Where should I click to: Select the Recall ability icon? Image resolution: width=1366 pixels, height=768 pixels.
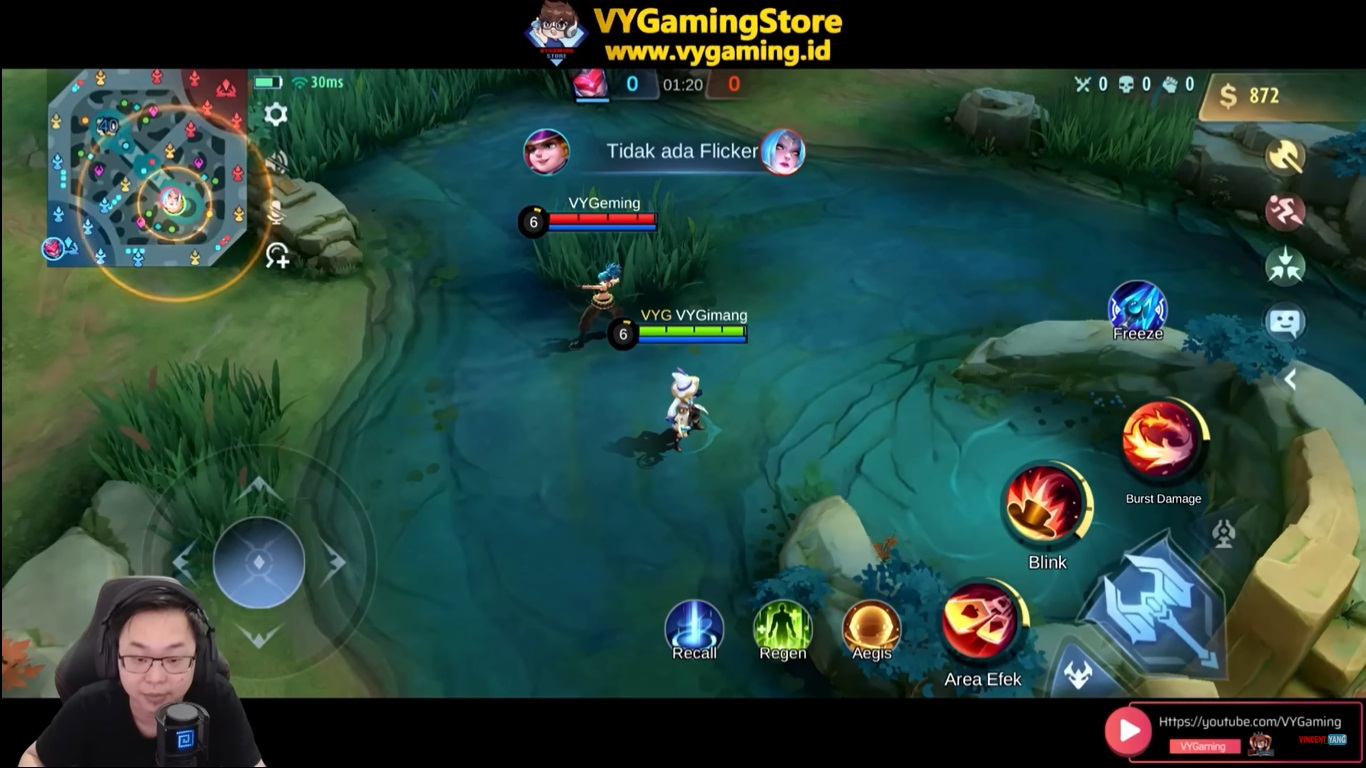pos(694,627)
